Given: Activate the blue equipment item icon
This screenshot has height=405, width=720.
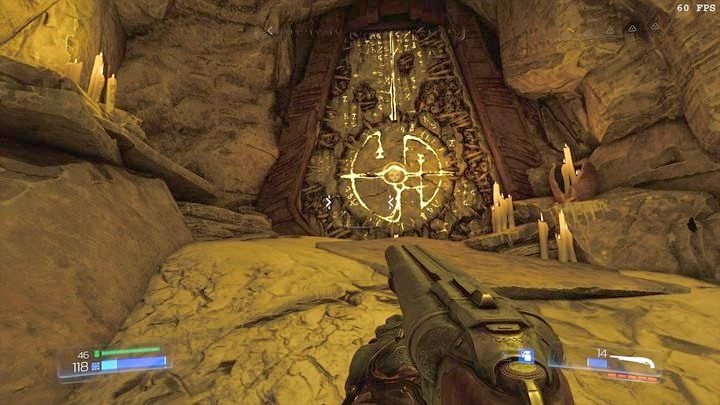Looking at the screenshot, I should 527,357.
